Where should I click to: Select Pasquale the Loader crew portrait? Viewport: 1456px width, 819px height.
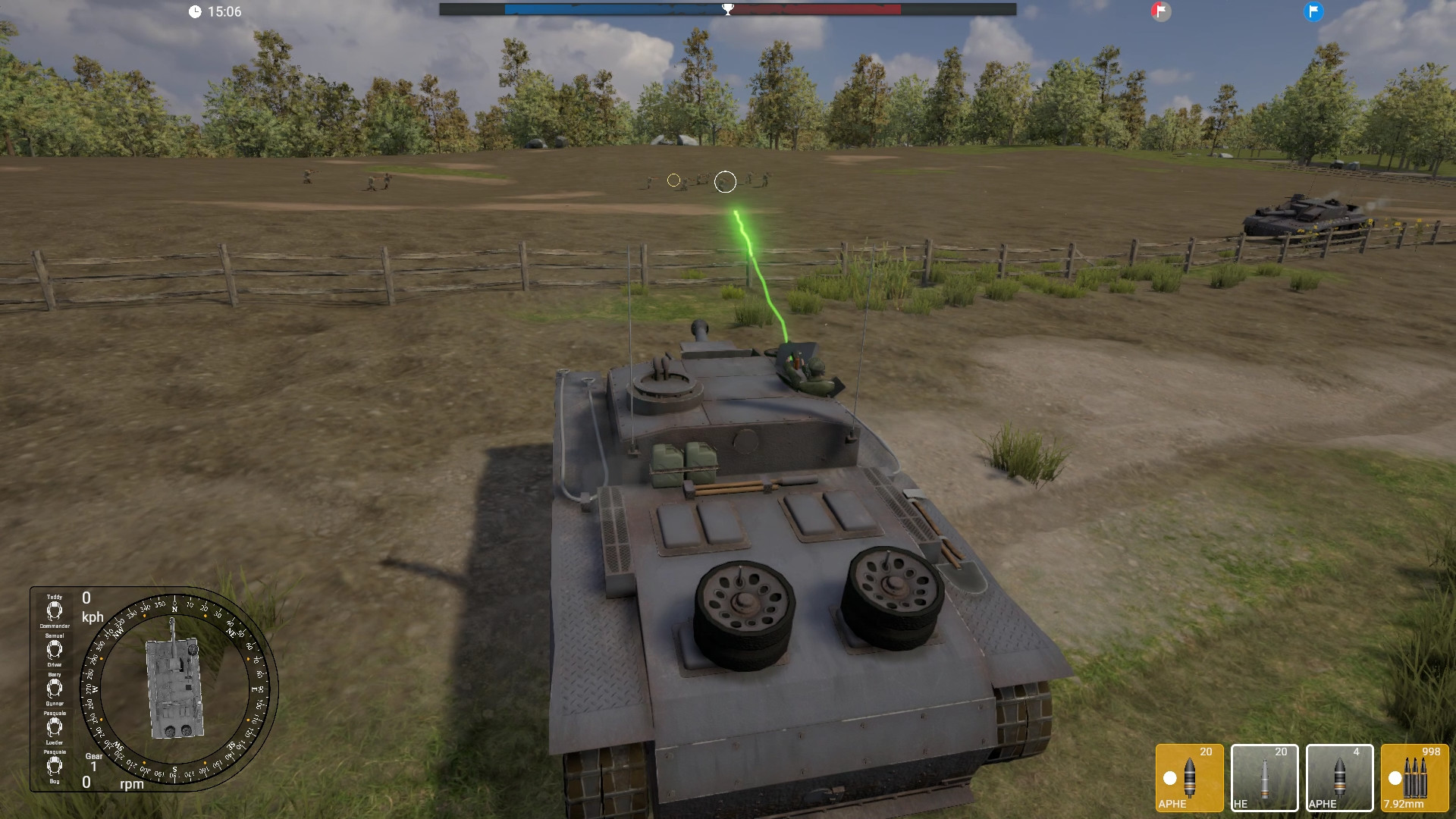tap(54, 728)
